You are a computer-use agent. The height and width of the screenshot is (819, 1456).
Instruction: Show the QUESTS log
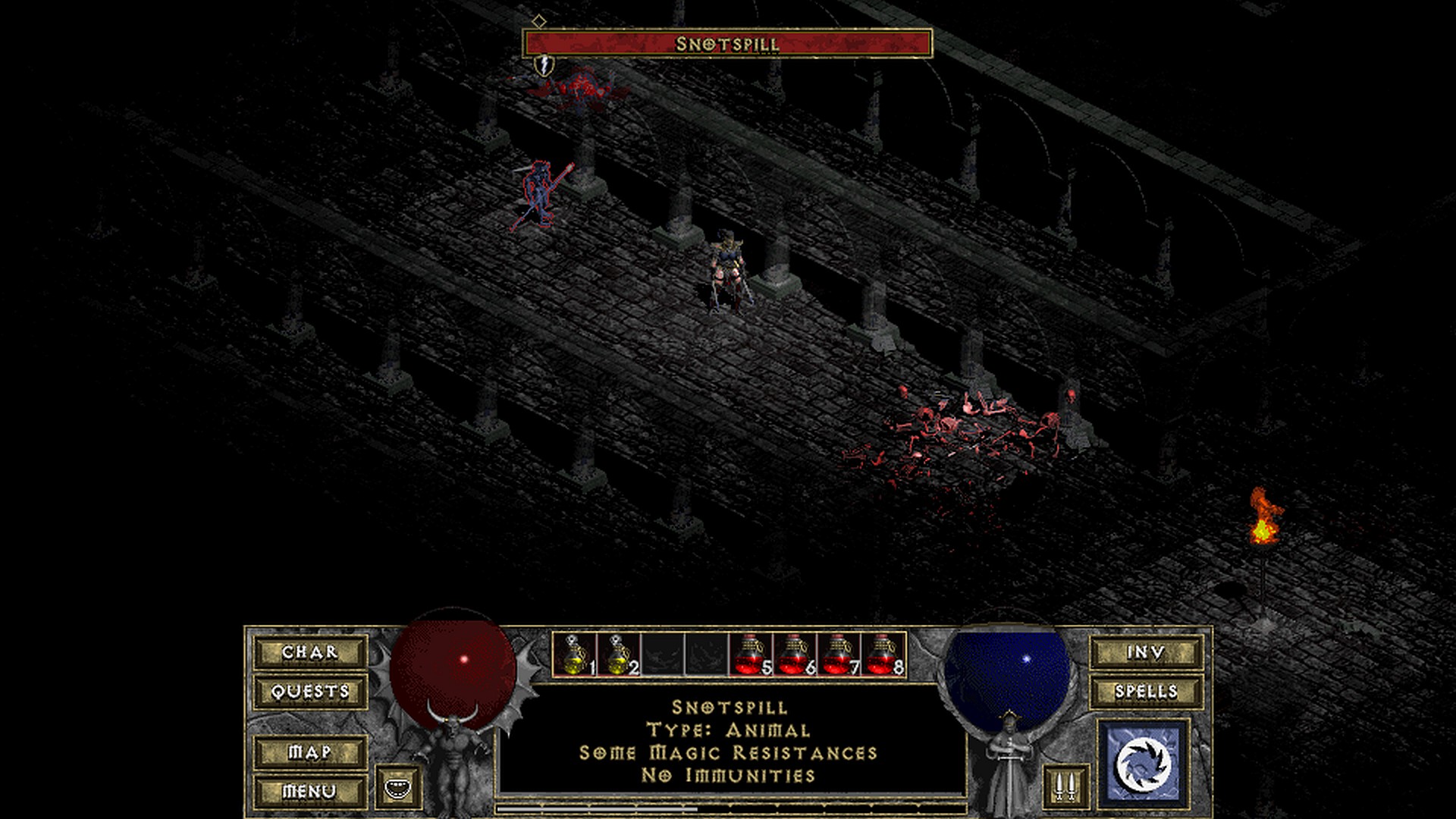(x=310, y=692)
